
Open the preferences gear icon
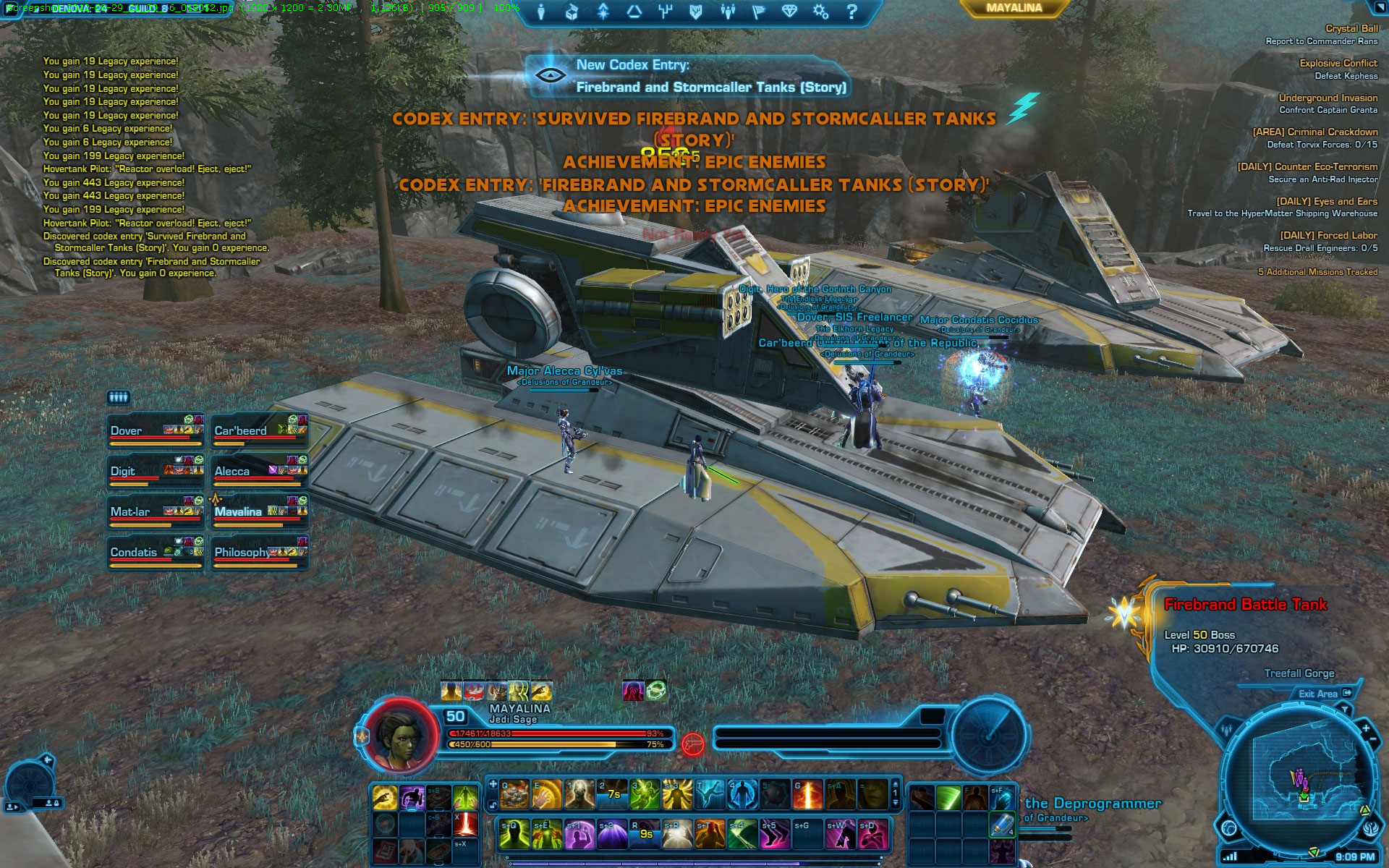pos(820,12)
